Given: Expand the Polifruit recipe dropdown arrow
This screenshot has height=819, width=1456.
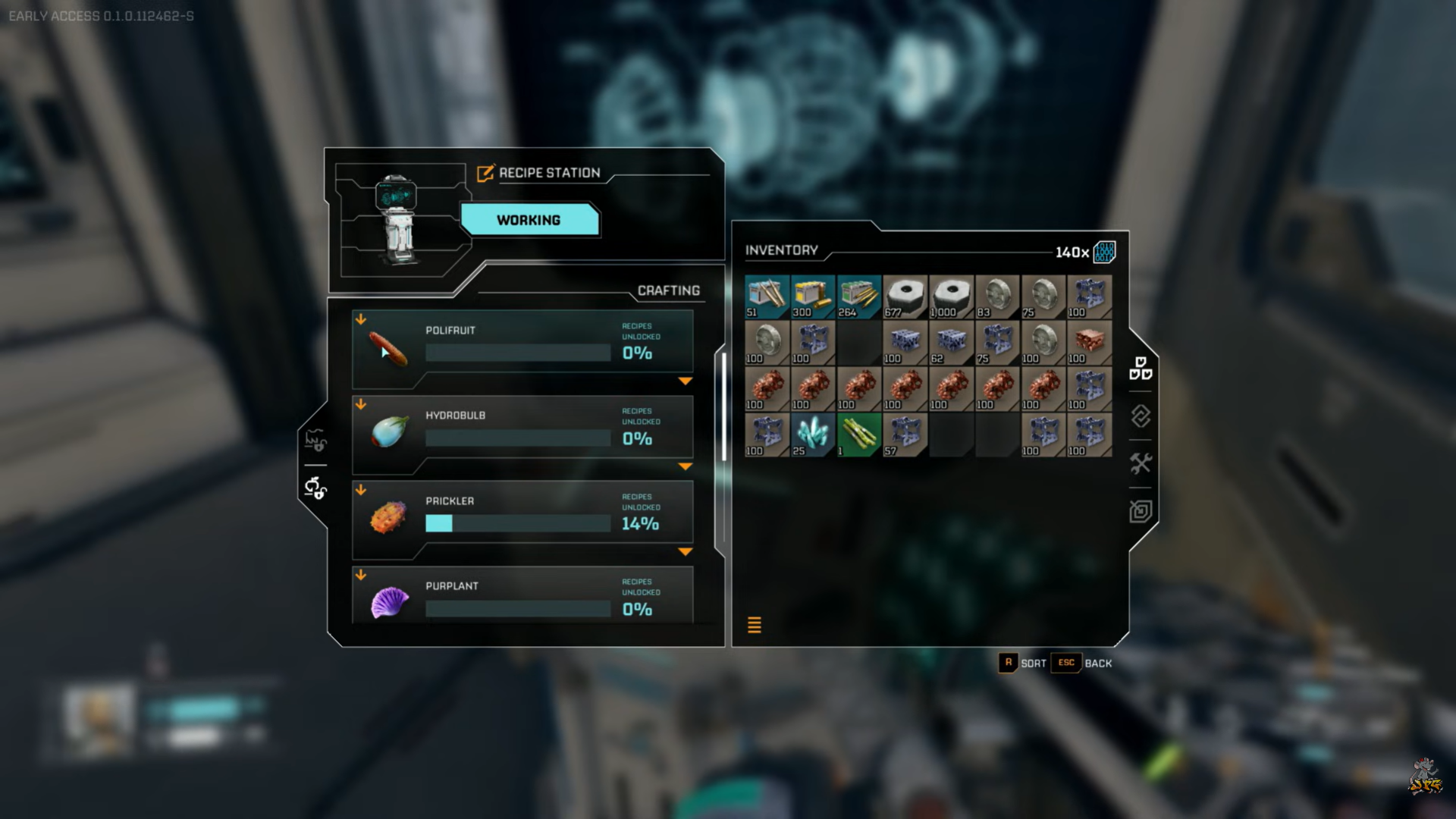Looking at the screenshot, I should 686,381.
